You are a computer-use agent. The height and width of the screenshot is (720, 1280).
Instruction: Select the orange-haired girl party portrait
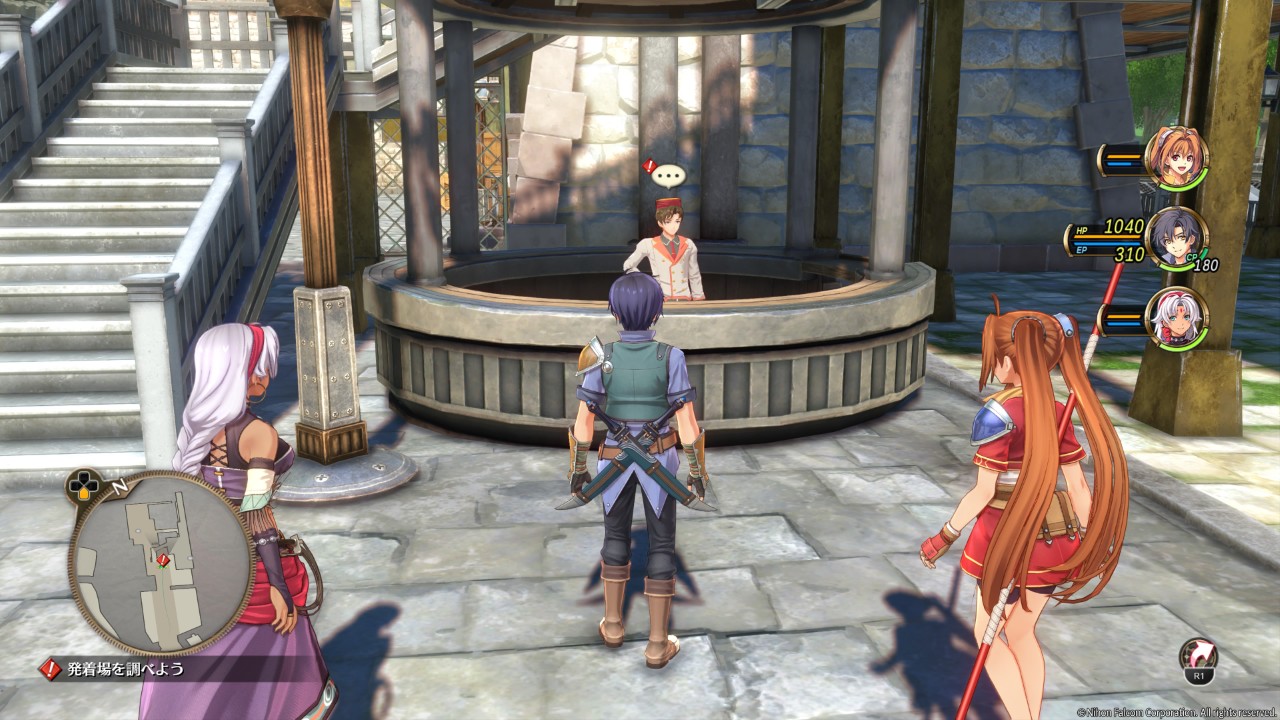click(1176, 158)
